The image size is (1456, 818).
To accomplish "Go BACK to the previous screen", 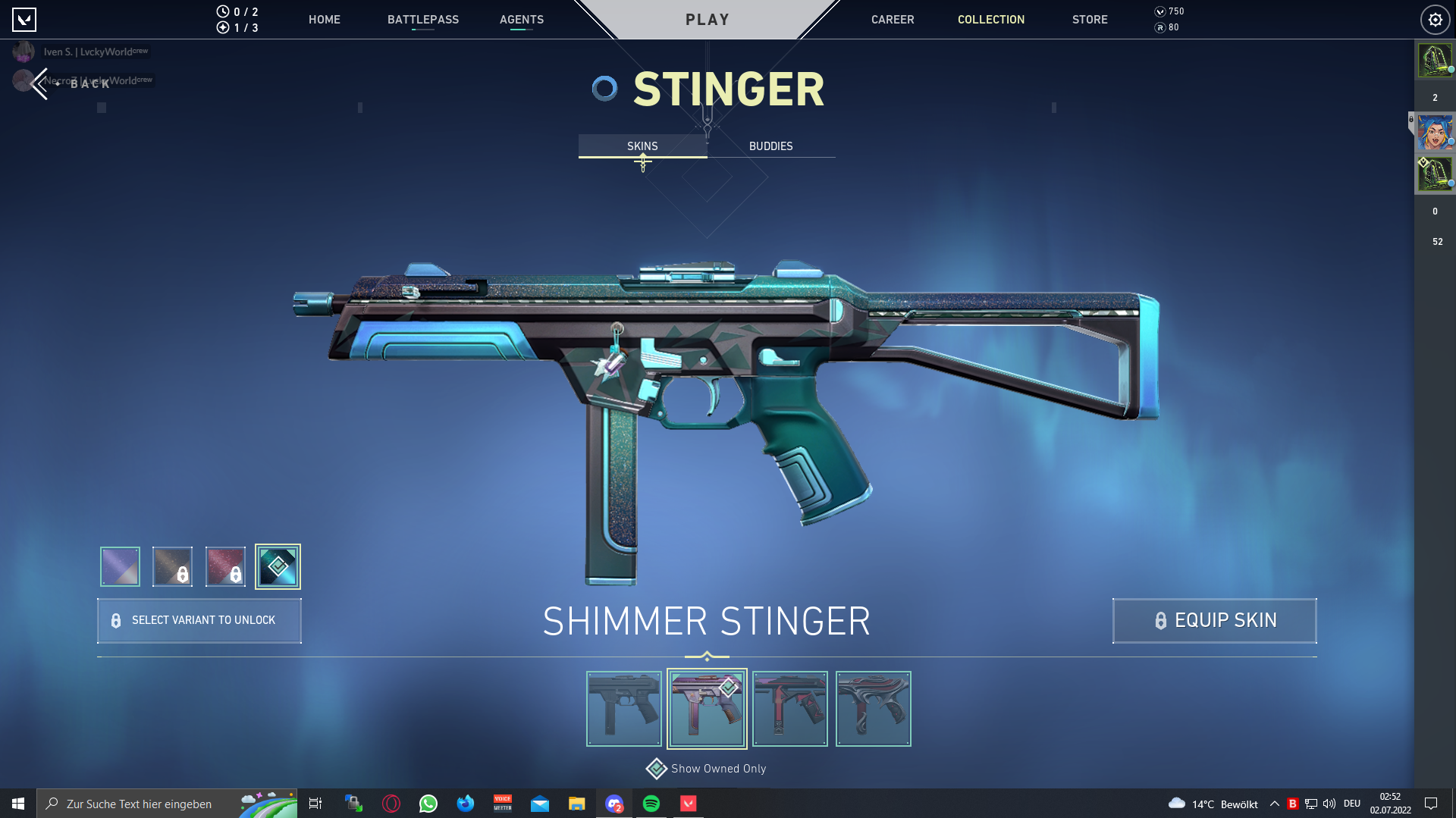I will point(72,83).
